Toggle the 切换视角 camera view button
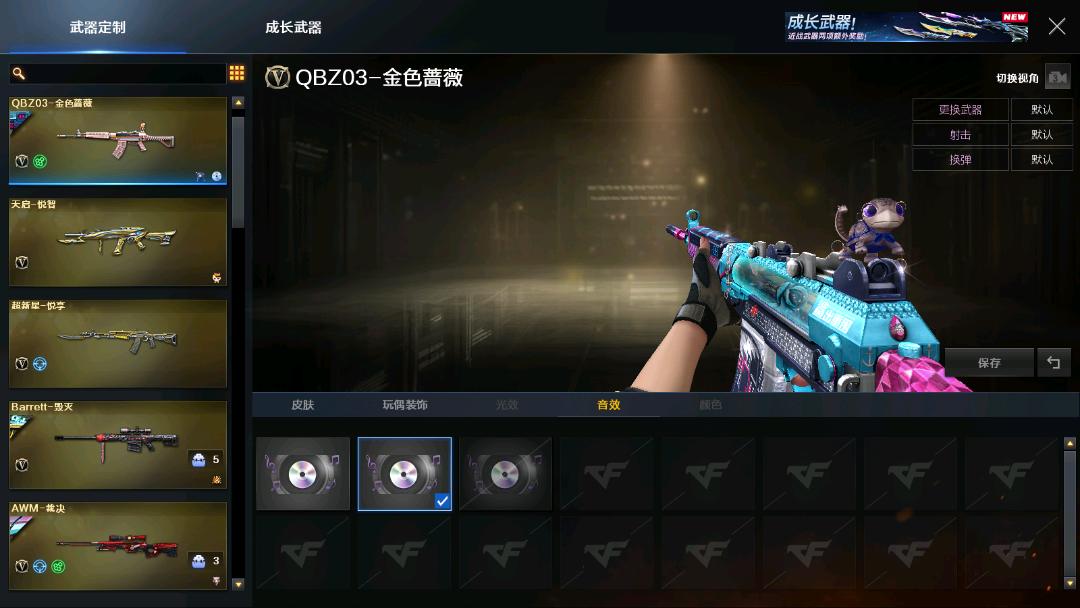This screenshot has width=1080, height=608. pos(1057,78)
